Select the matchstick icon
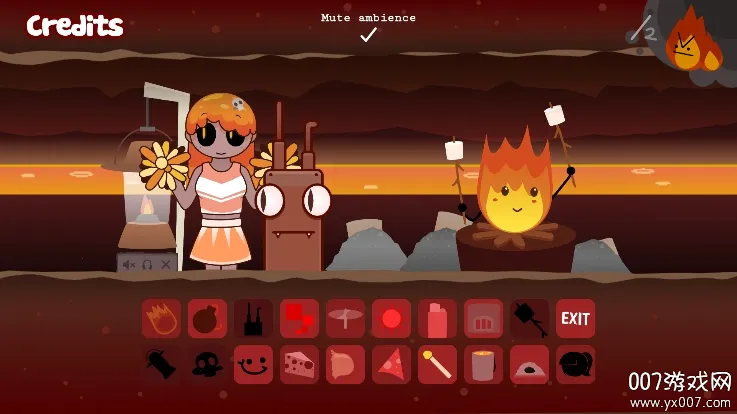The height and width of the screenshot is (414, 737). pyautogui.click(x=437, y=365)
